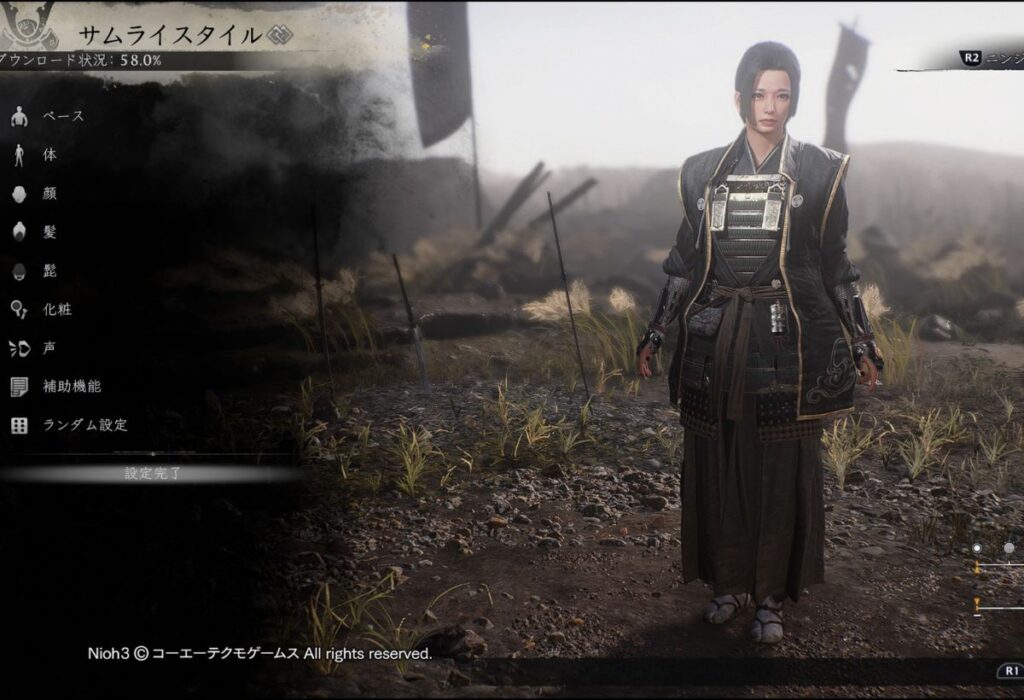Select the 体 (Body) category
Screen dimensions: 1024x700
pos(49,155)
